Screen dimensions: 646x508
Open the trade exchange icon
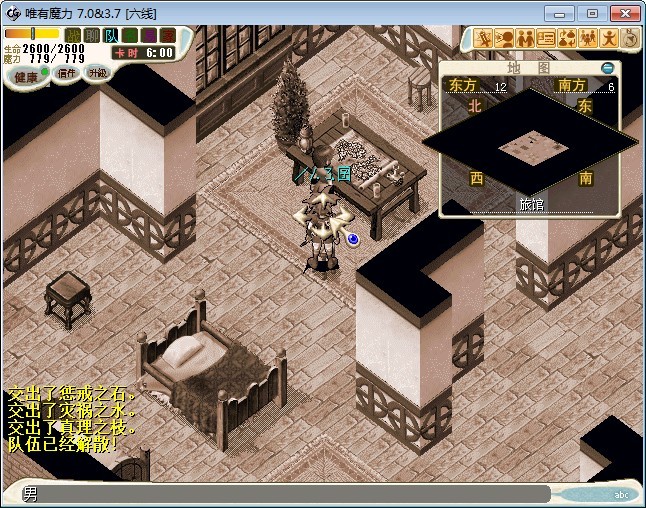567,39
